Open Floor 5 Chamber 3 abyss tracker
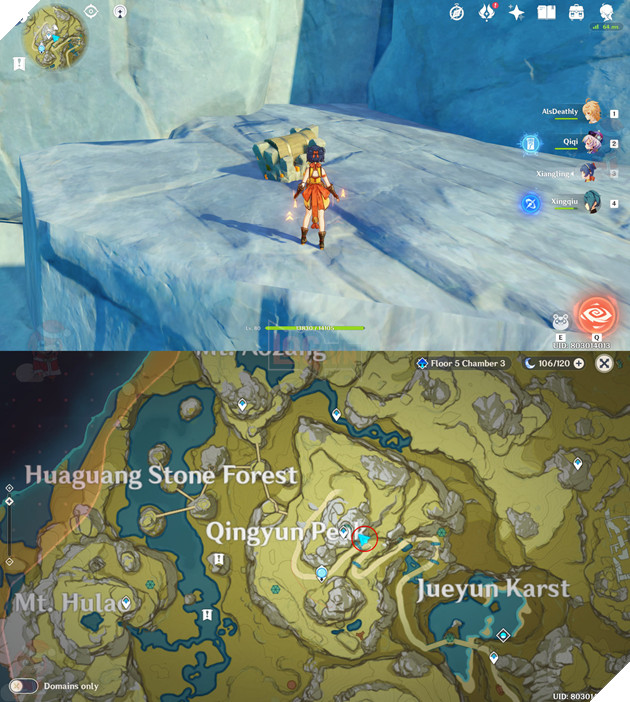The width and height of the screenshot is (630, 702). tap(462, 363)
